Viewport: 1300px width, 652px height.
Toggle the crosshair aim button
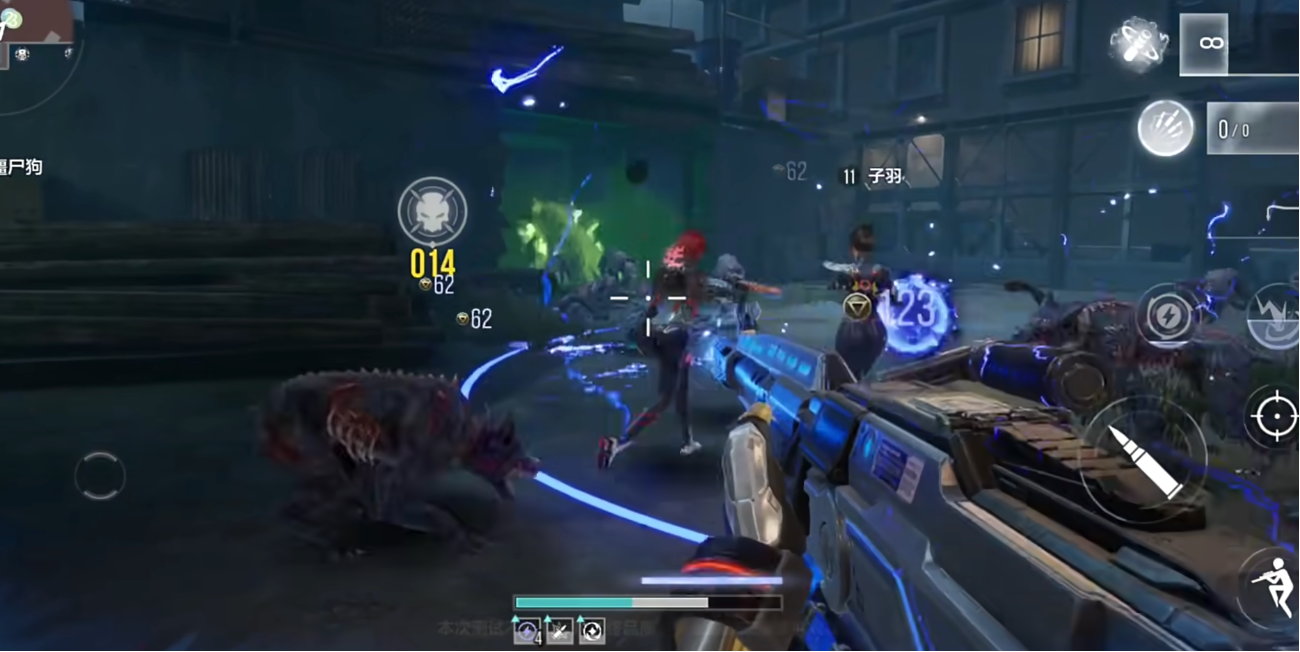coord(1273,415)
